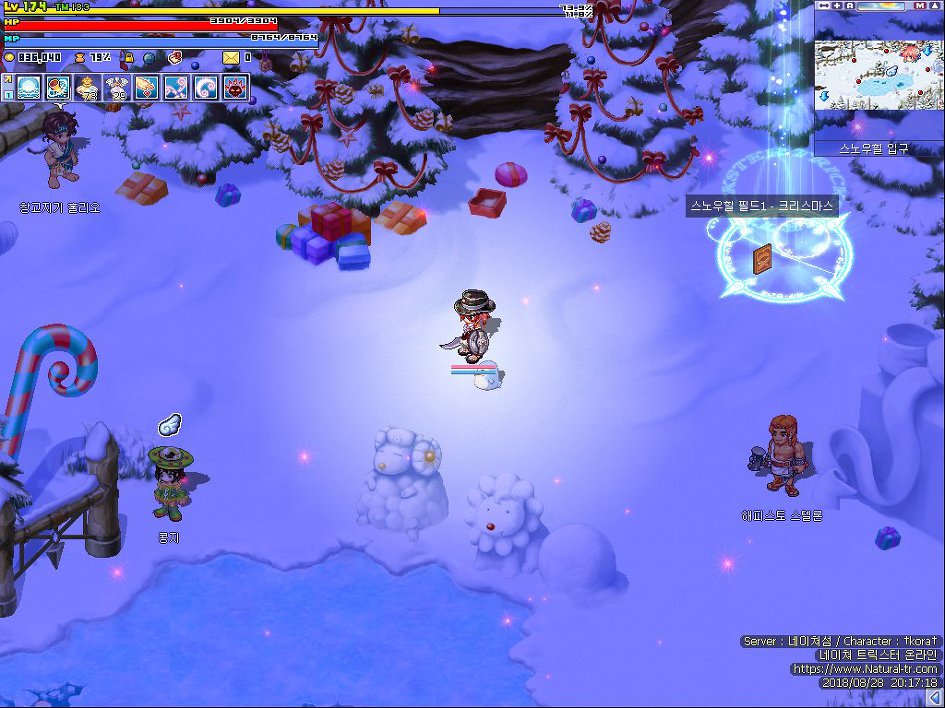Select the golden potion hotbar slot
The image size is (945, 708).
click(88, 88)
